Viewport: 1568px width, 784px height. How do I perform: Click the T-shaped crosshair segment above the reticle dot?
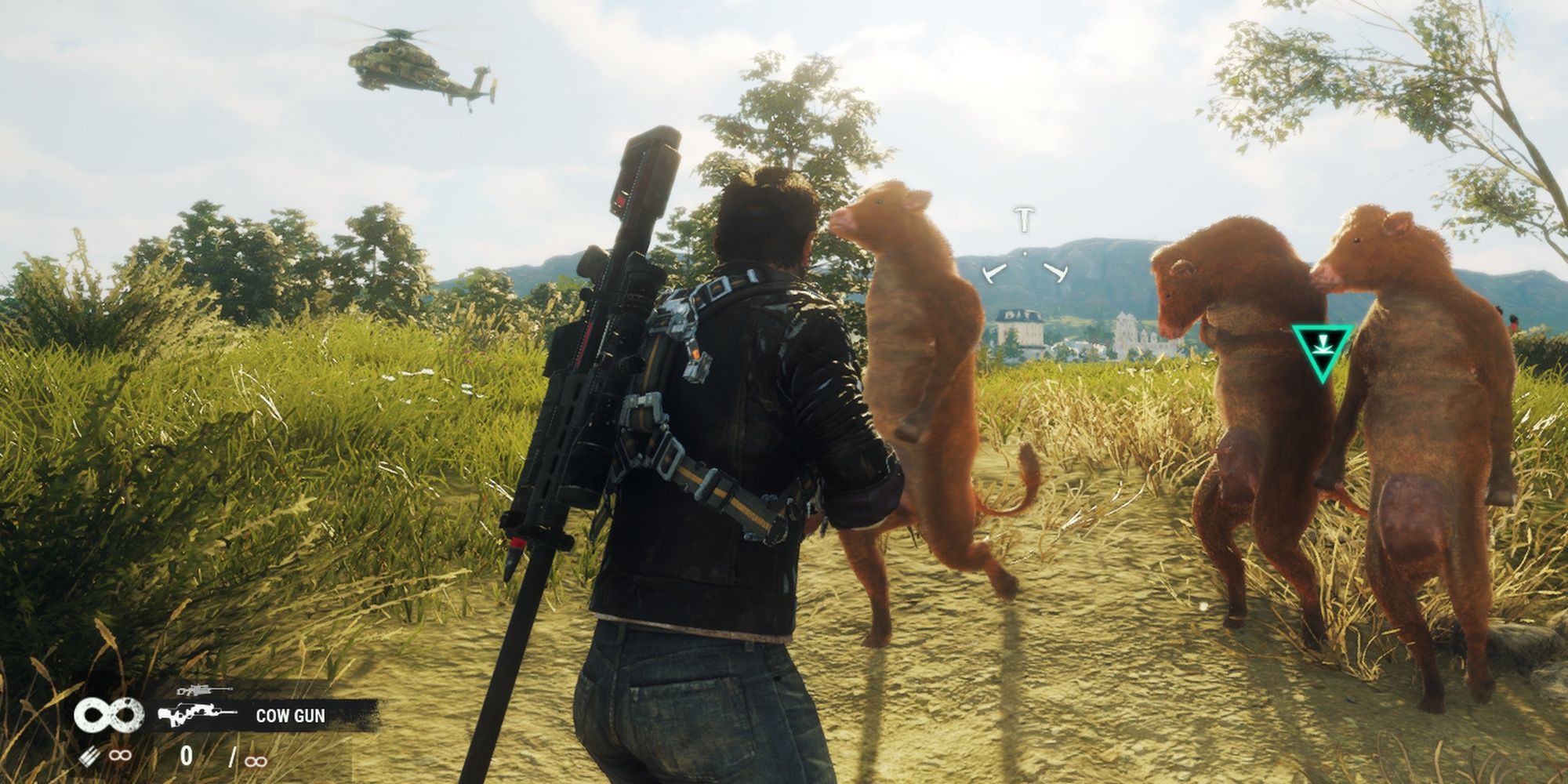[x=1024, y=220]
